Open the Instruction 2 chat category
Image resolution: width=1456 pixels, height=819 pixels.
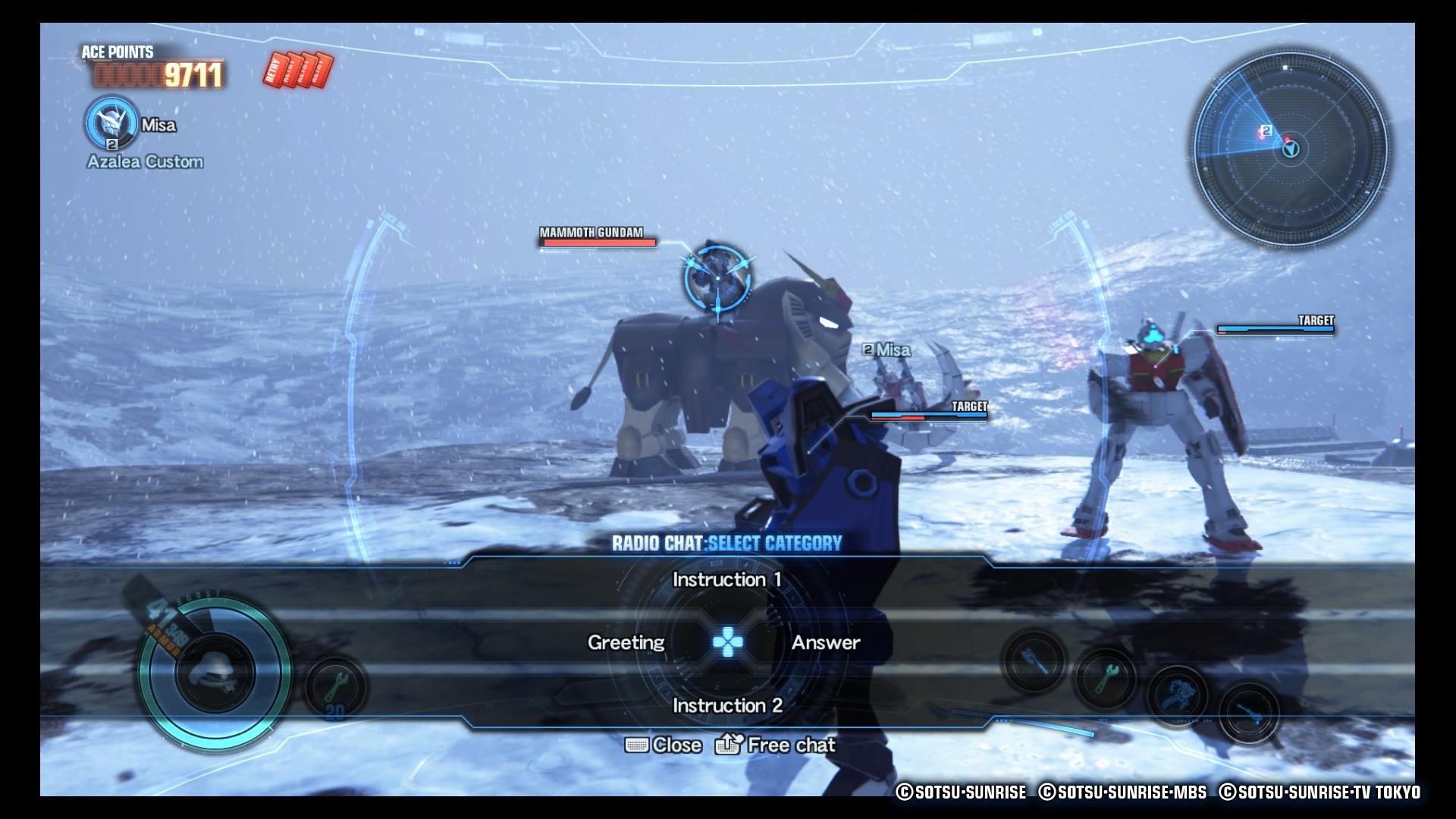click(x=726, y=706)
